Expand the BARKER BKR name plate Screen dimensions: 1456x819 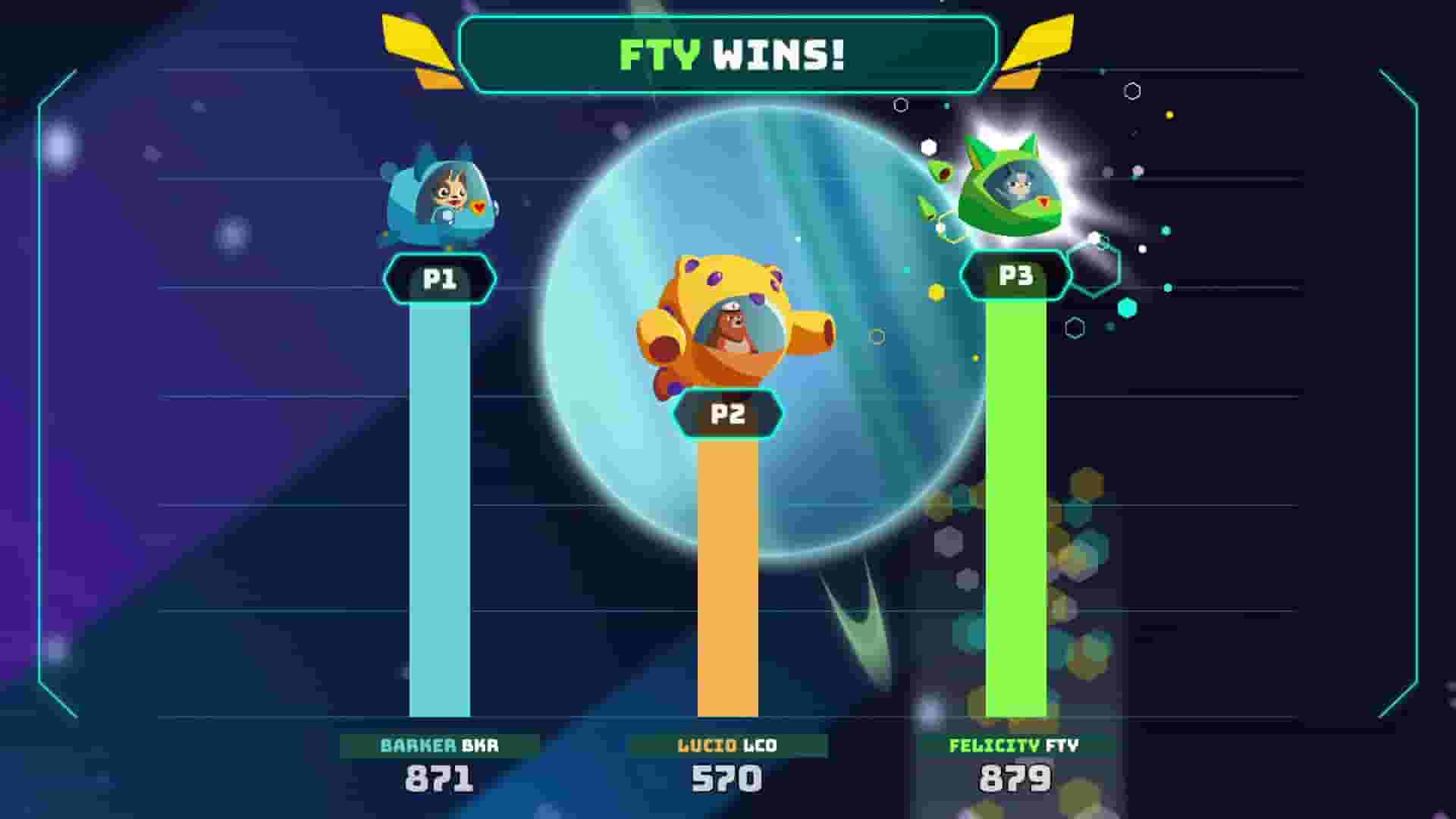click(x=440, y=746)
